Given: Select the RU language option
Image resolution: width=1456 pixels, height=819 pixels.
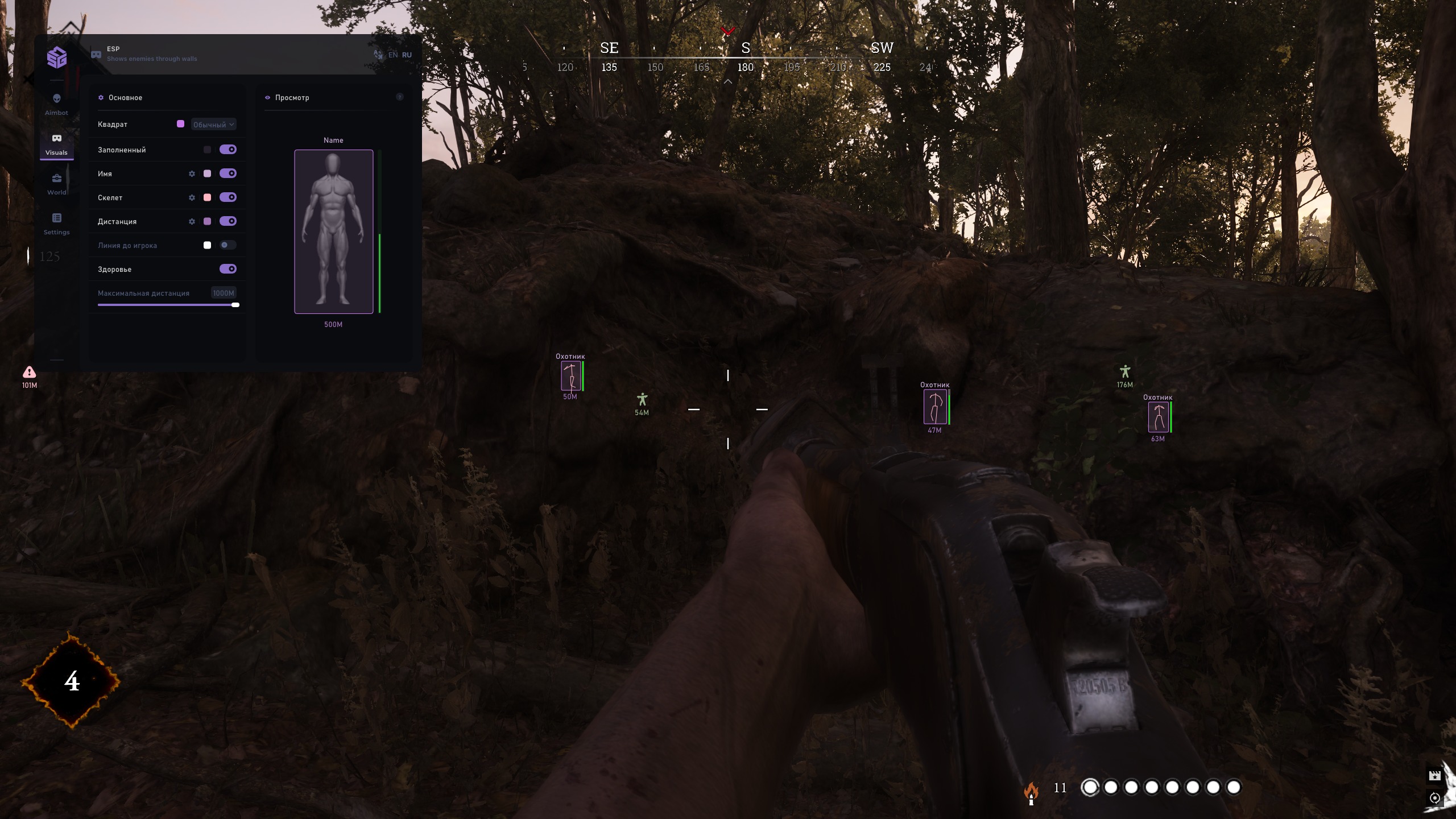Looking at the screenshot, I should click(407, 54).
